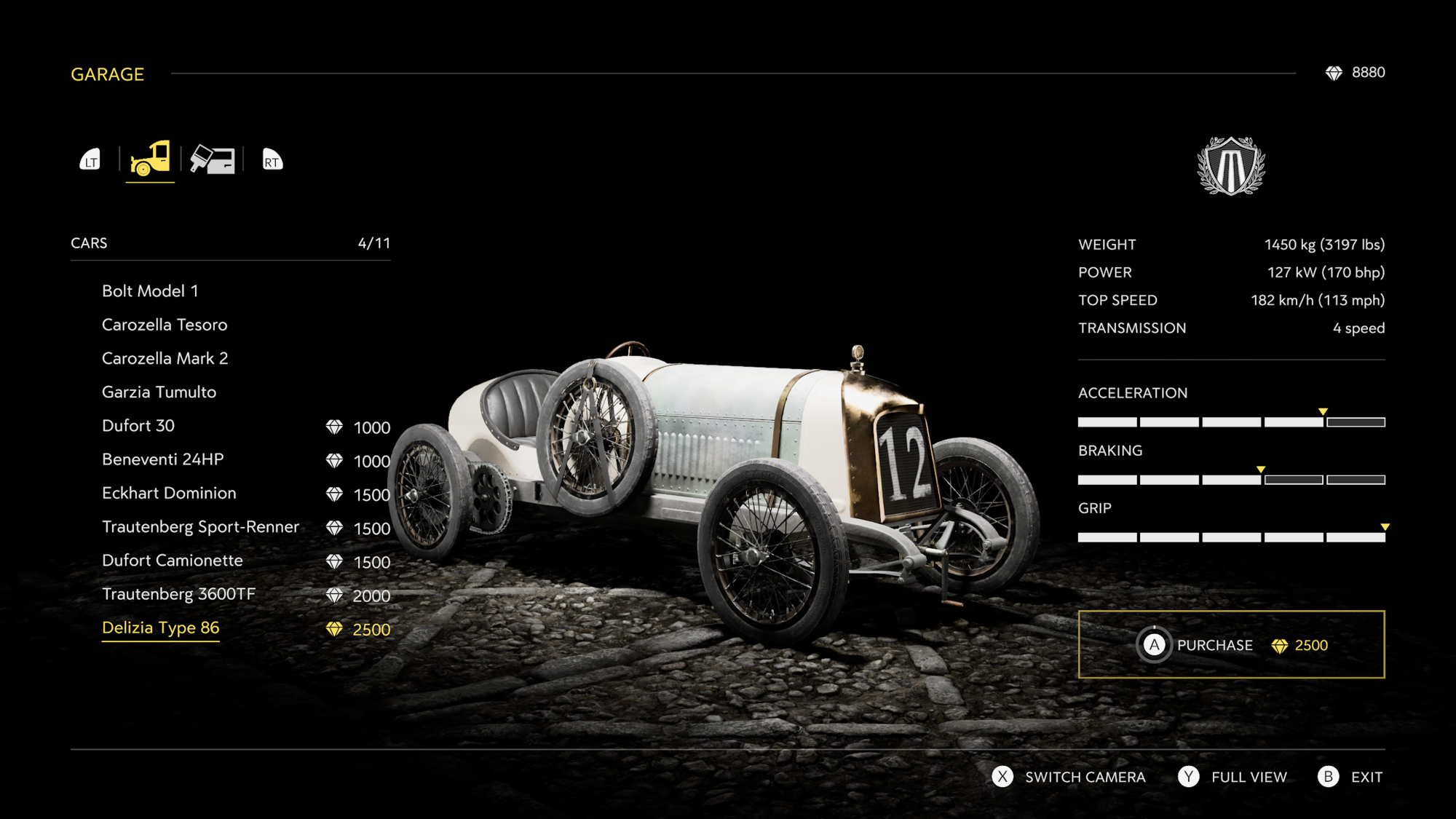Image resolution: width=1456 pixels, height=819 pixels.
Task: Pick the Trautenberg 3600TF car
Action: tap(179, 594)
